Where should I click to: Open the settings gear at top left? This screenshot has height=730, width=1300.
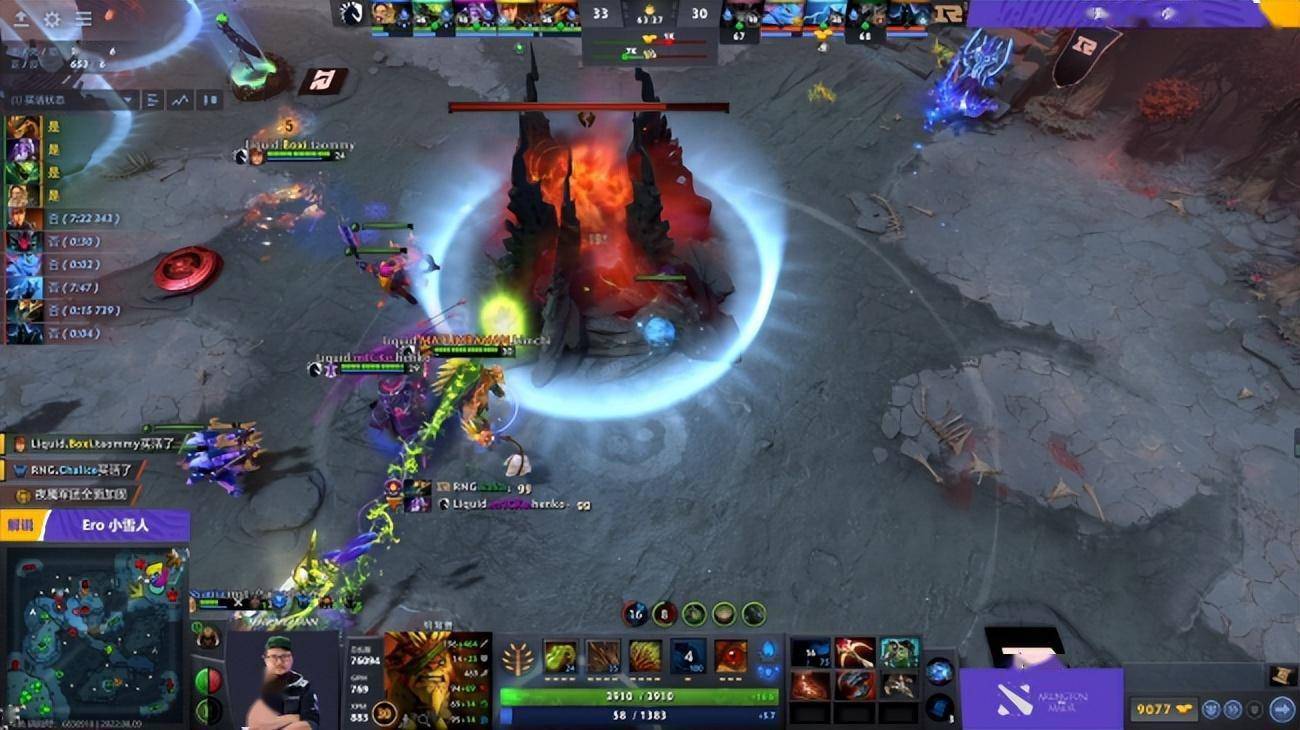52,17
